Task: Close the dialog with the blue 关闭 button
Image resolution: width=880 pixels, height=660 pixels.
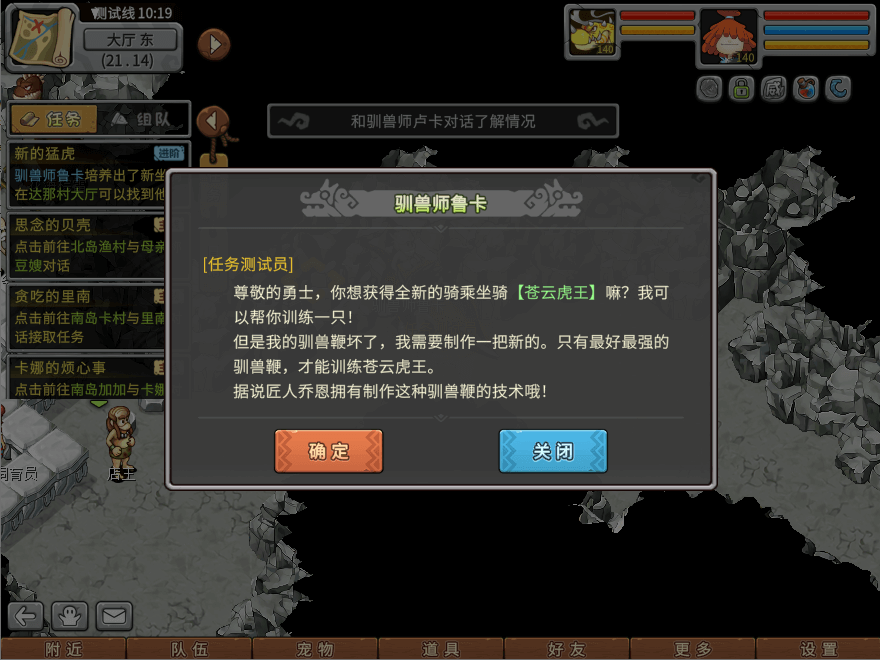Action: (x=553, y=451)
